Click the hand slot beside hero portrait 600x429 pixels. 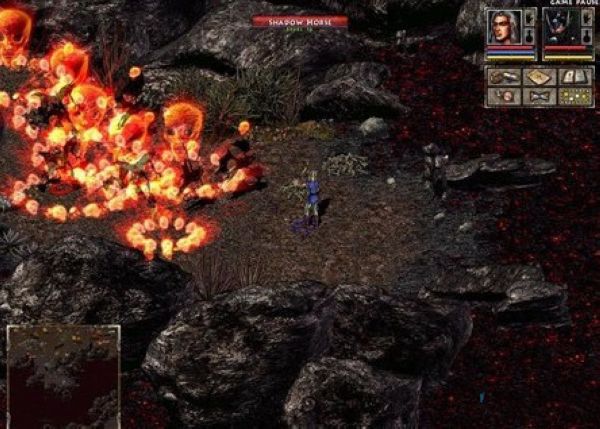coord(529,17)
